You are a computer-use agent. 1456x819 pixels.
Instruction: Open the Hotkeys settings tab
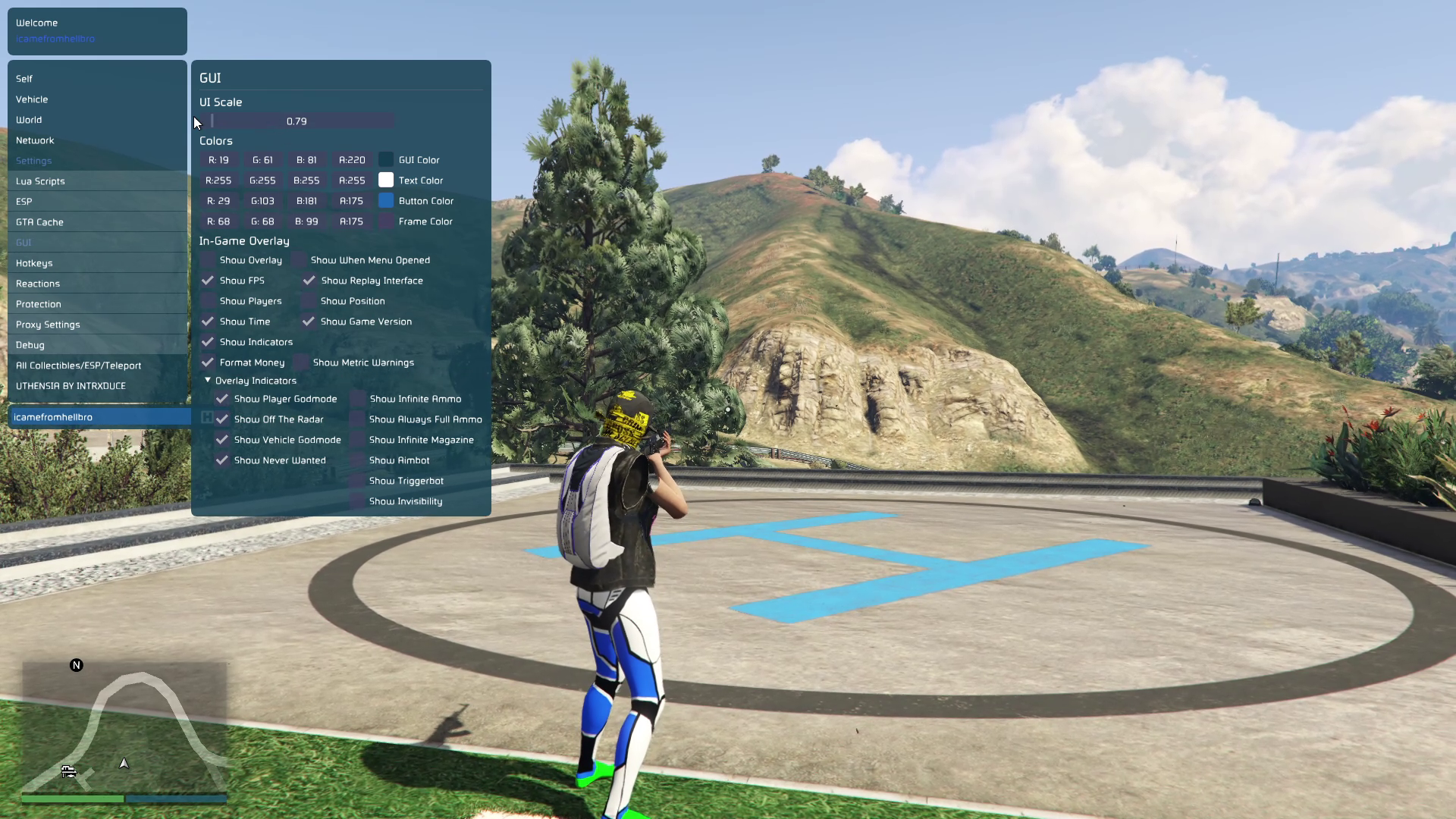(x=34, y=263)
